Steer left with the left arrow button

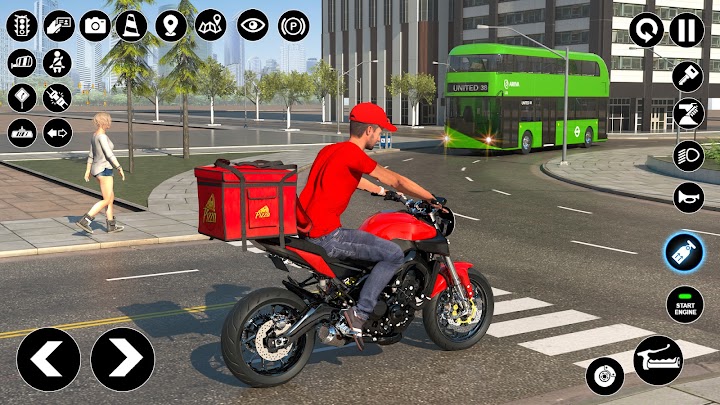click(48, 359)
